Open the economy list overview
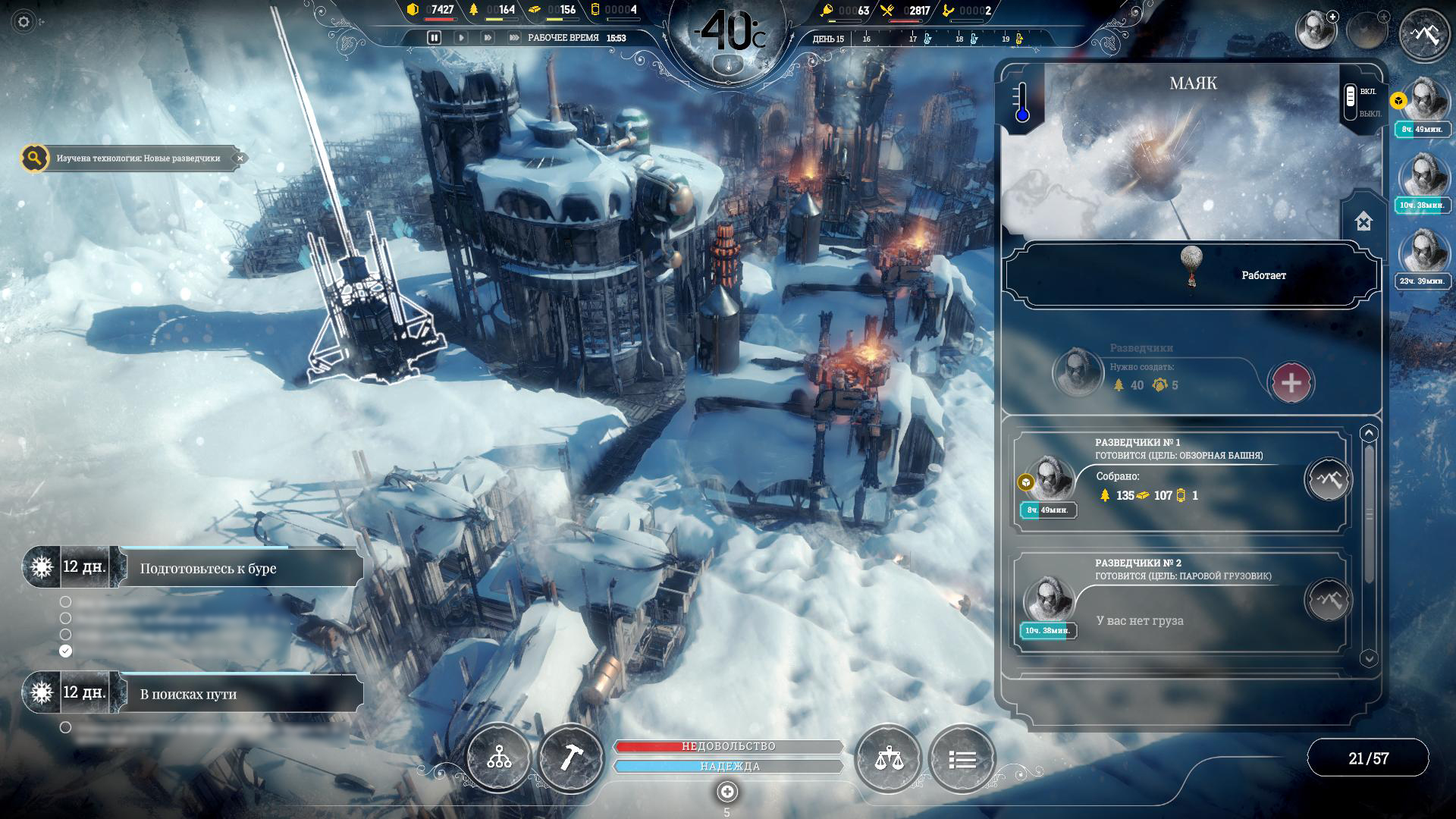1456x819 pixels. click(962, 758)
